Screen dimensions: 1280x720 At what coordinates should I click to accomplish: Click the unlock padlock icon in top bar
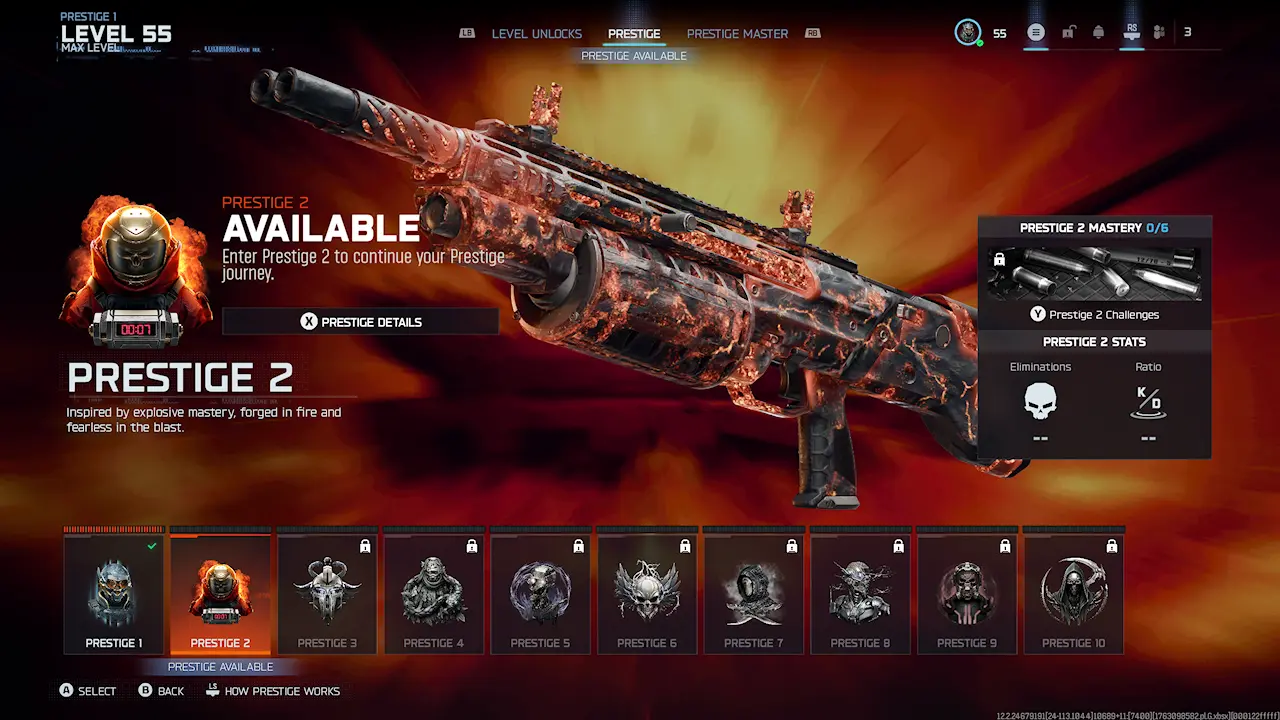[1068, 32]
